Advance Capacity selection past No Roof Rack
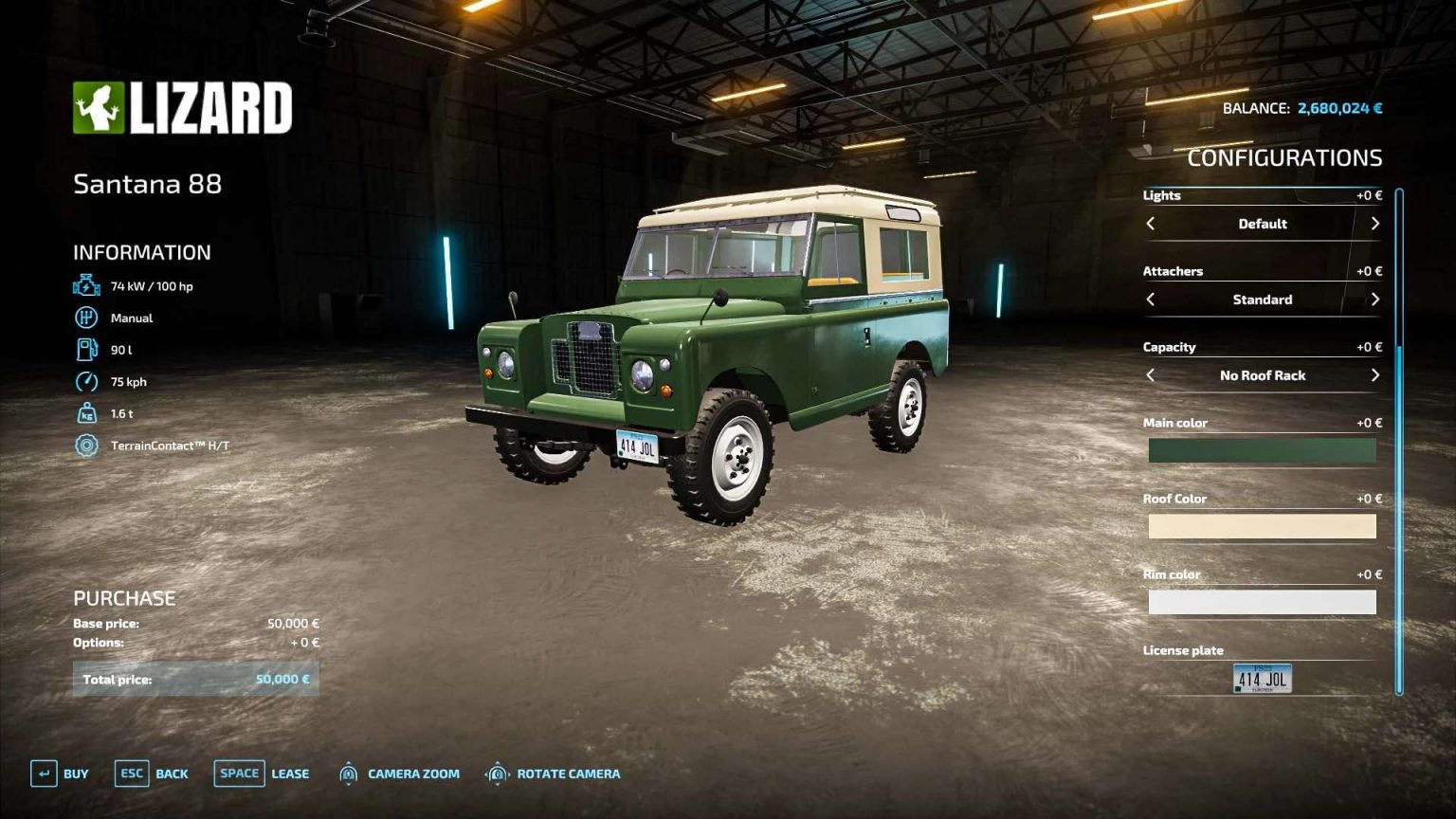1456x819 pixels. pyautogui.click(x=1375, y=375)
